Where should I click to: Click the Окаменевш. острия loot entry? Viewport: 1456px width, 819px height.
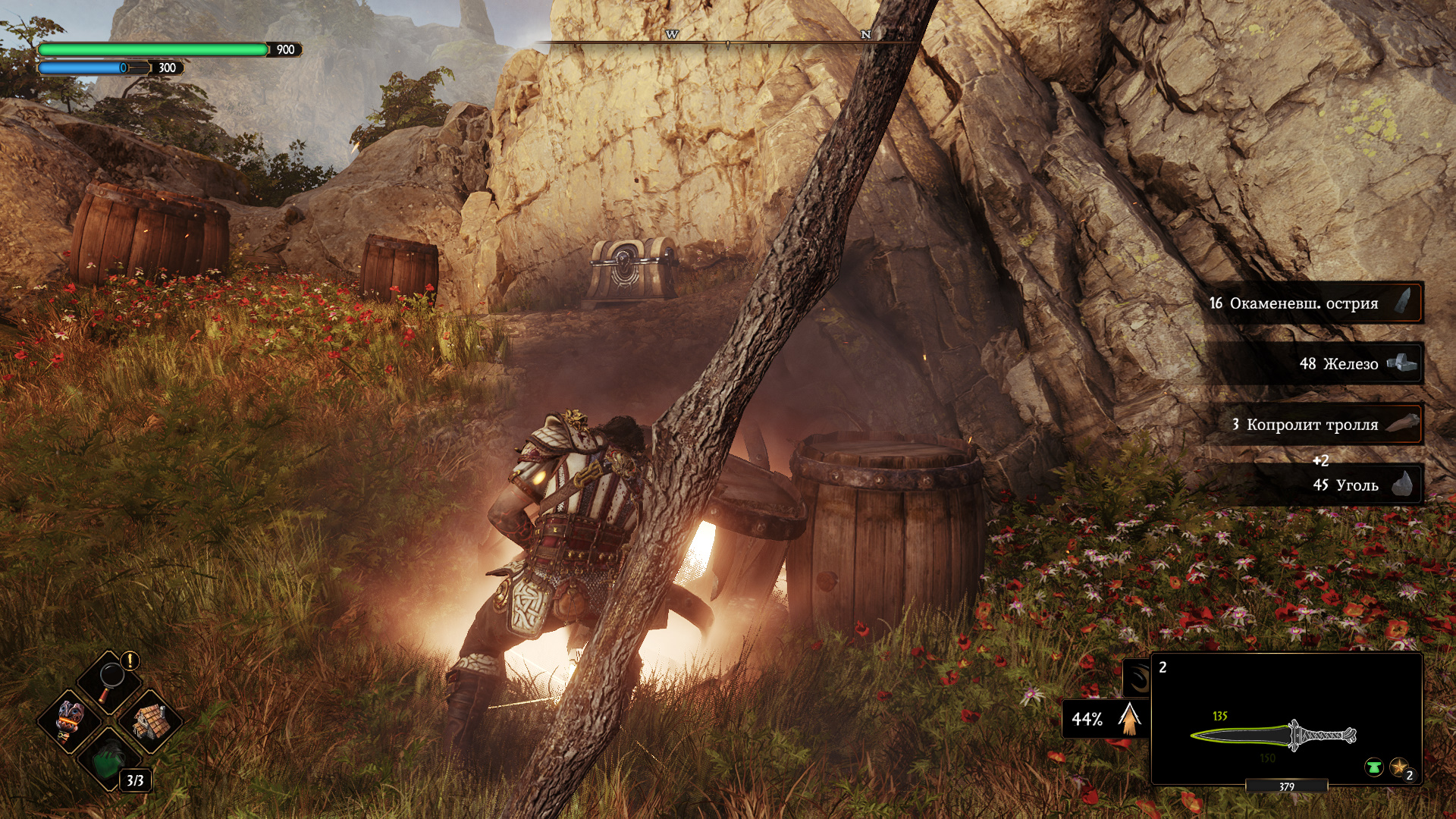[x=1313, y=303]
